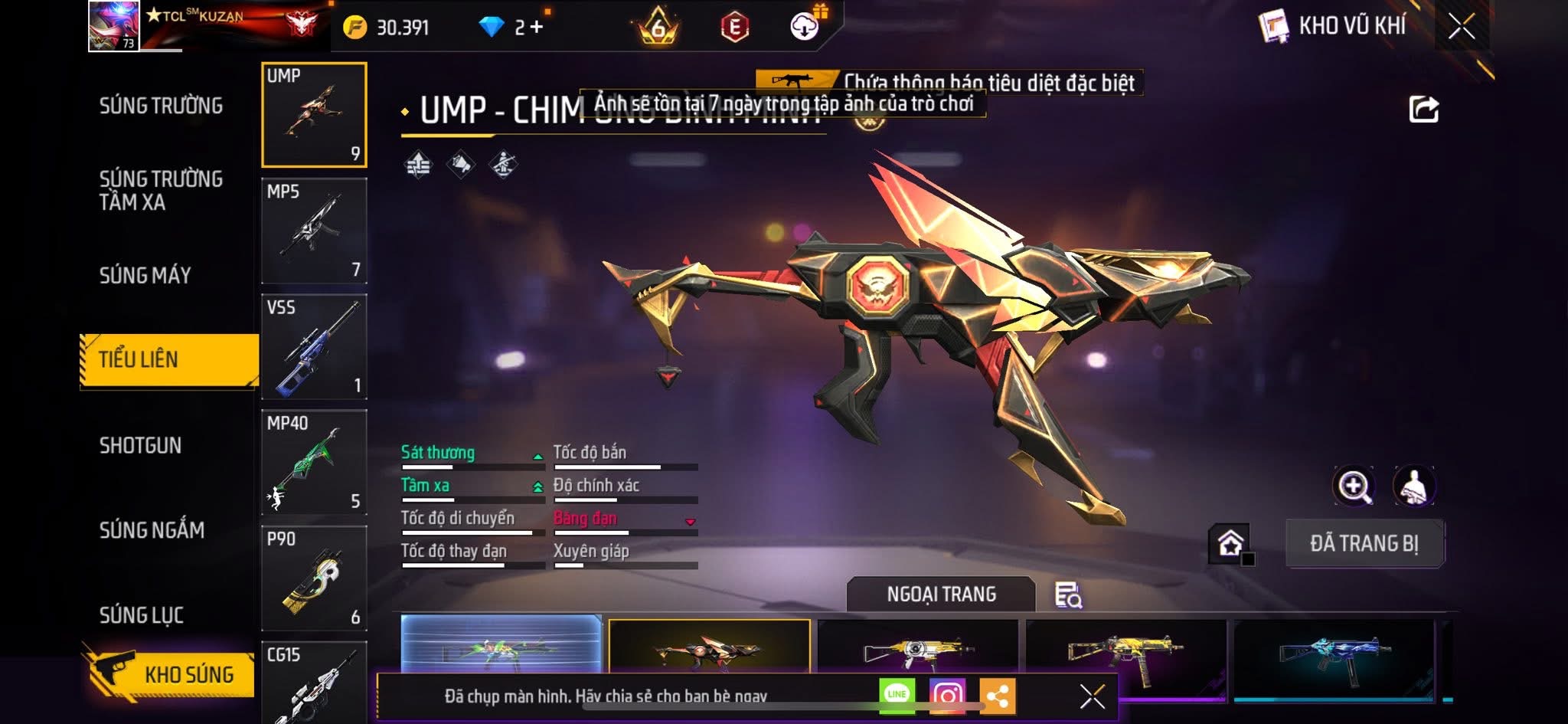Viewport: 1568px width, 724px height.
Task: Choose the MP40 weapon tile
Action: pyautogui.click(x=314, y=462)
